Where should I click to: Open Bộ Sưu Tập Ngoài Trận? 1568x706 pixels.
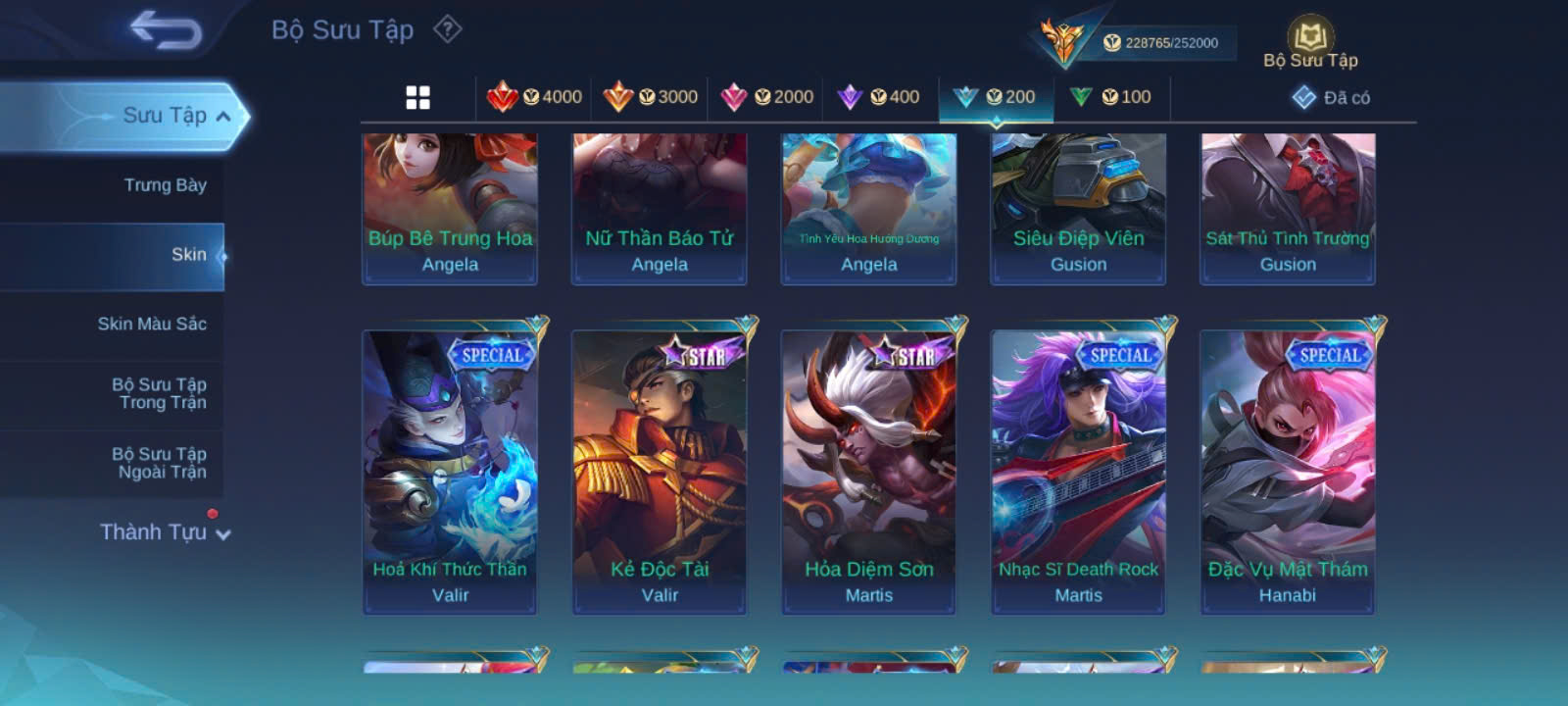(159, 463)
